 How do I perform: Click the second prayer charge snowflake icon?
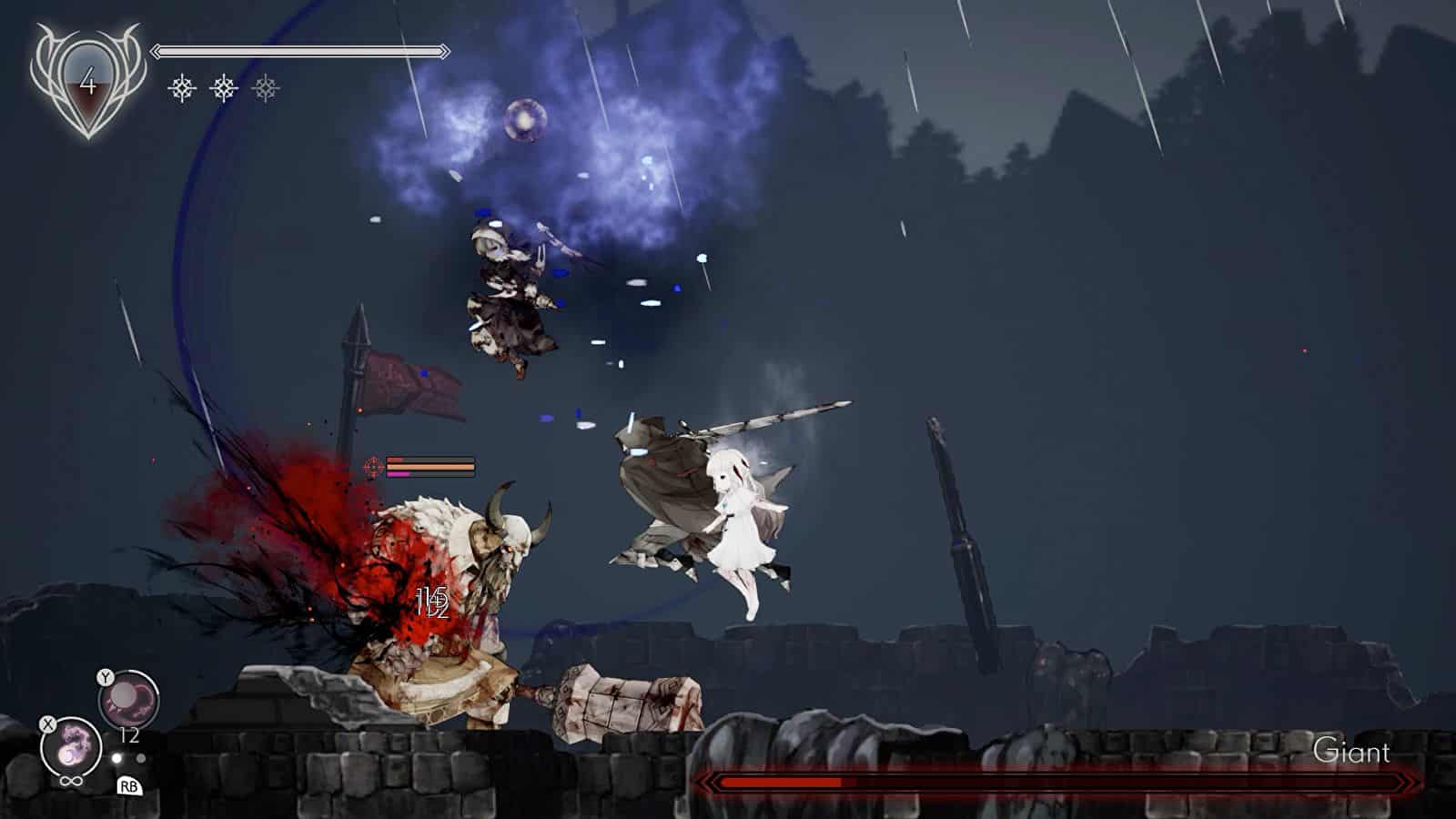(x=224, y=88)
